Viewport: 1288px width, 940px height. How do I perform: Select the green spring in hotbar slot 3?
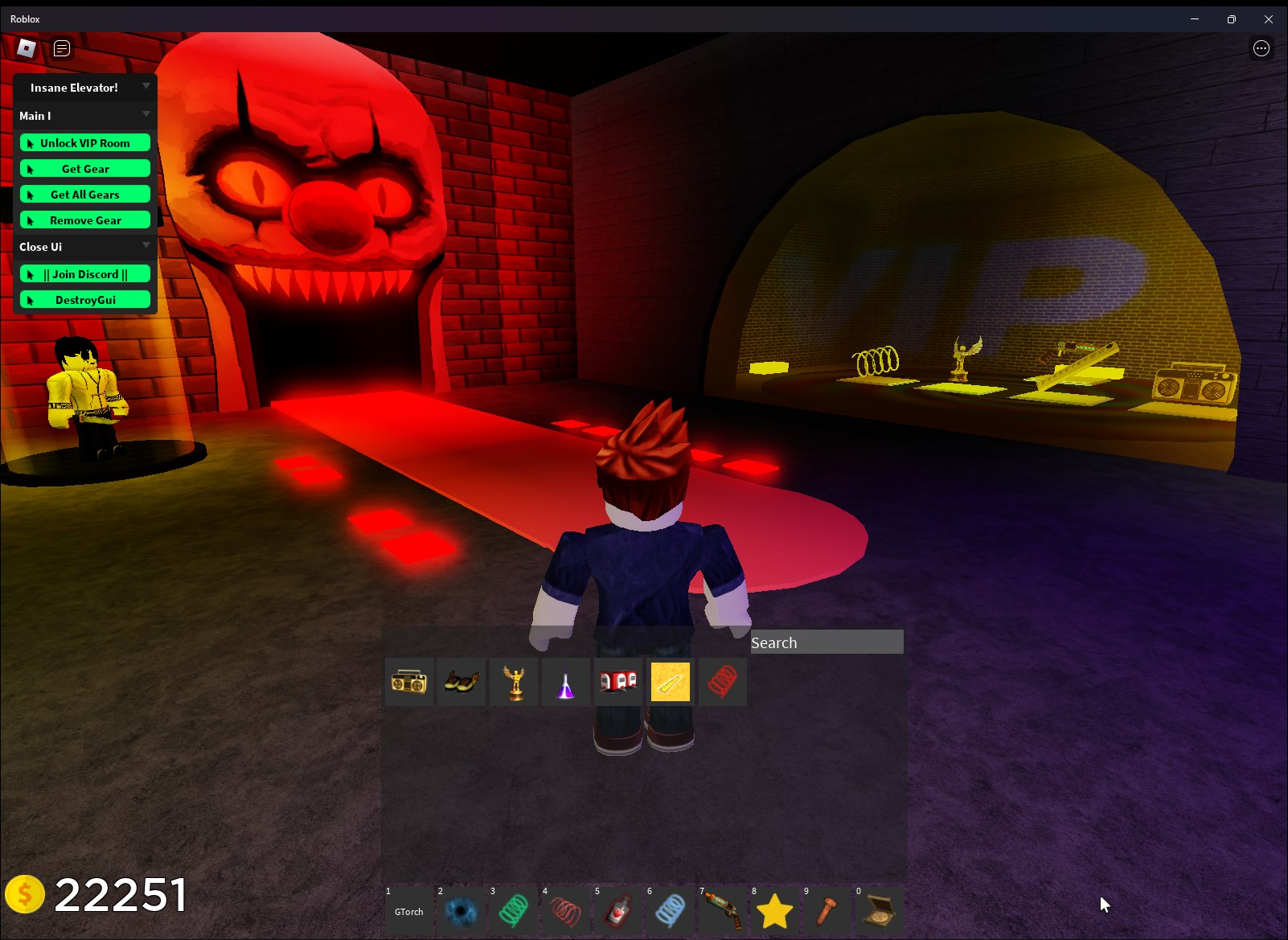point(513,911)
